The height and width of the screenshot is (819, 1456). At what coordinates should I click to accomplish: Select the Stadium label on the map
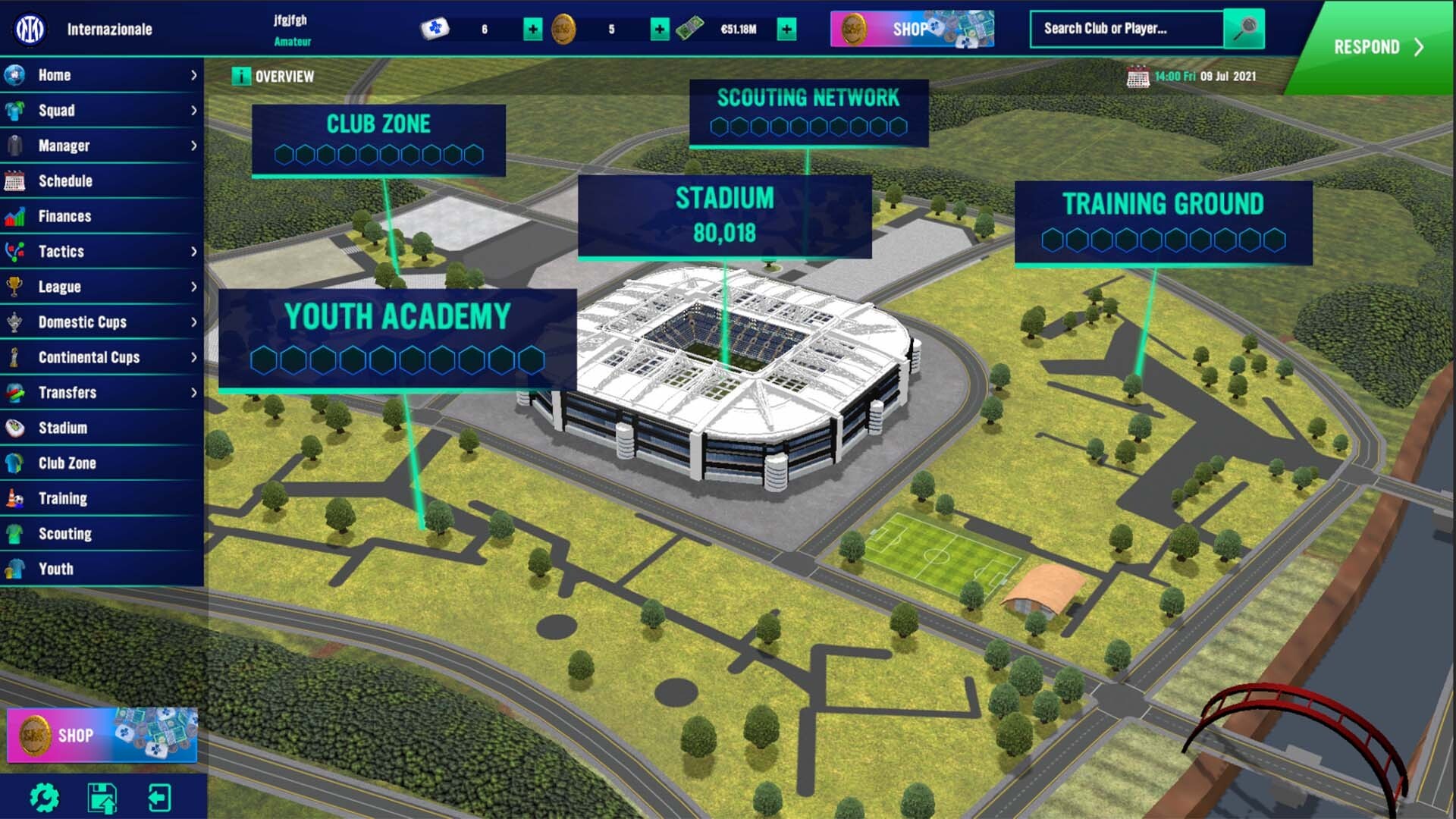click(x=724, y=199)
